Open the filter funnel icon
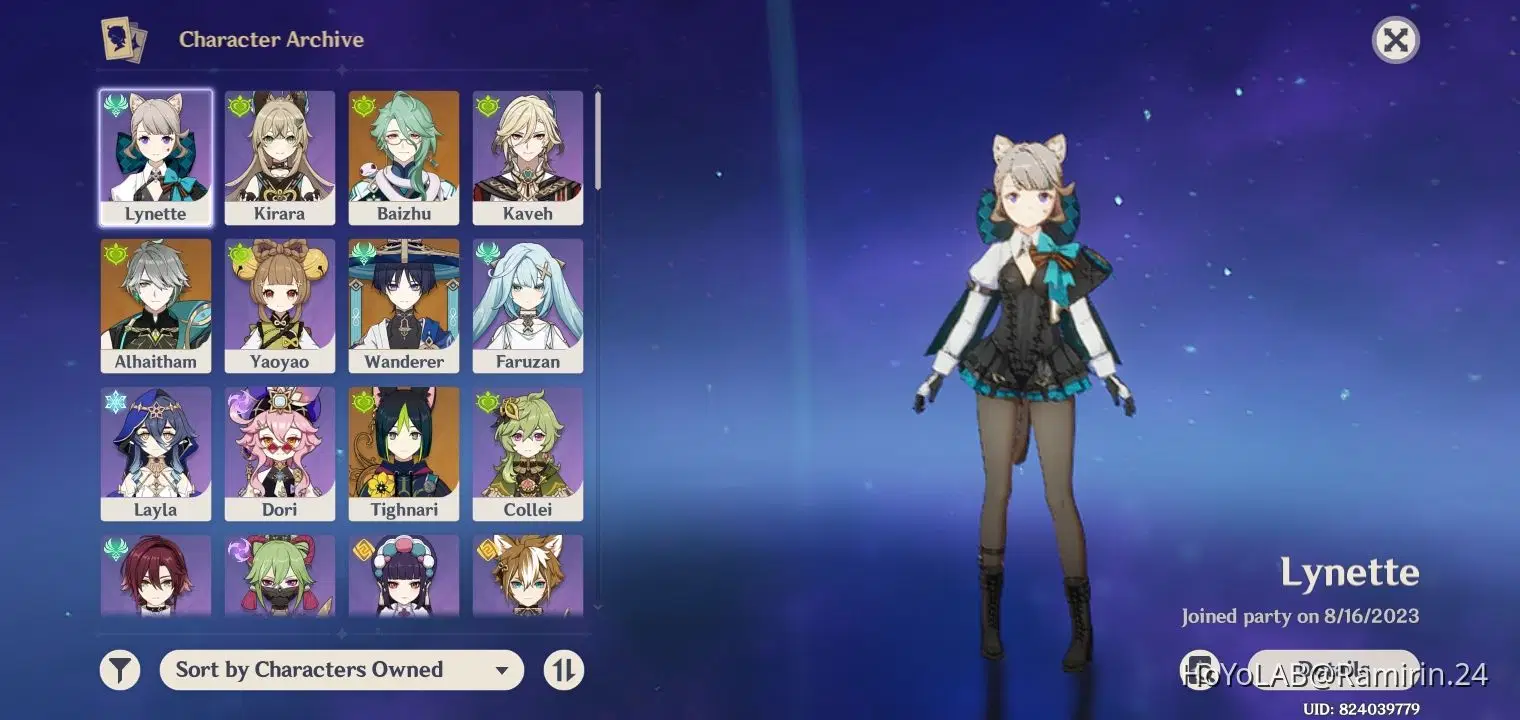 (x=119, y=669)
